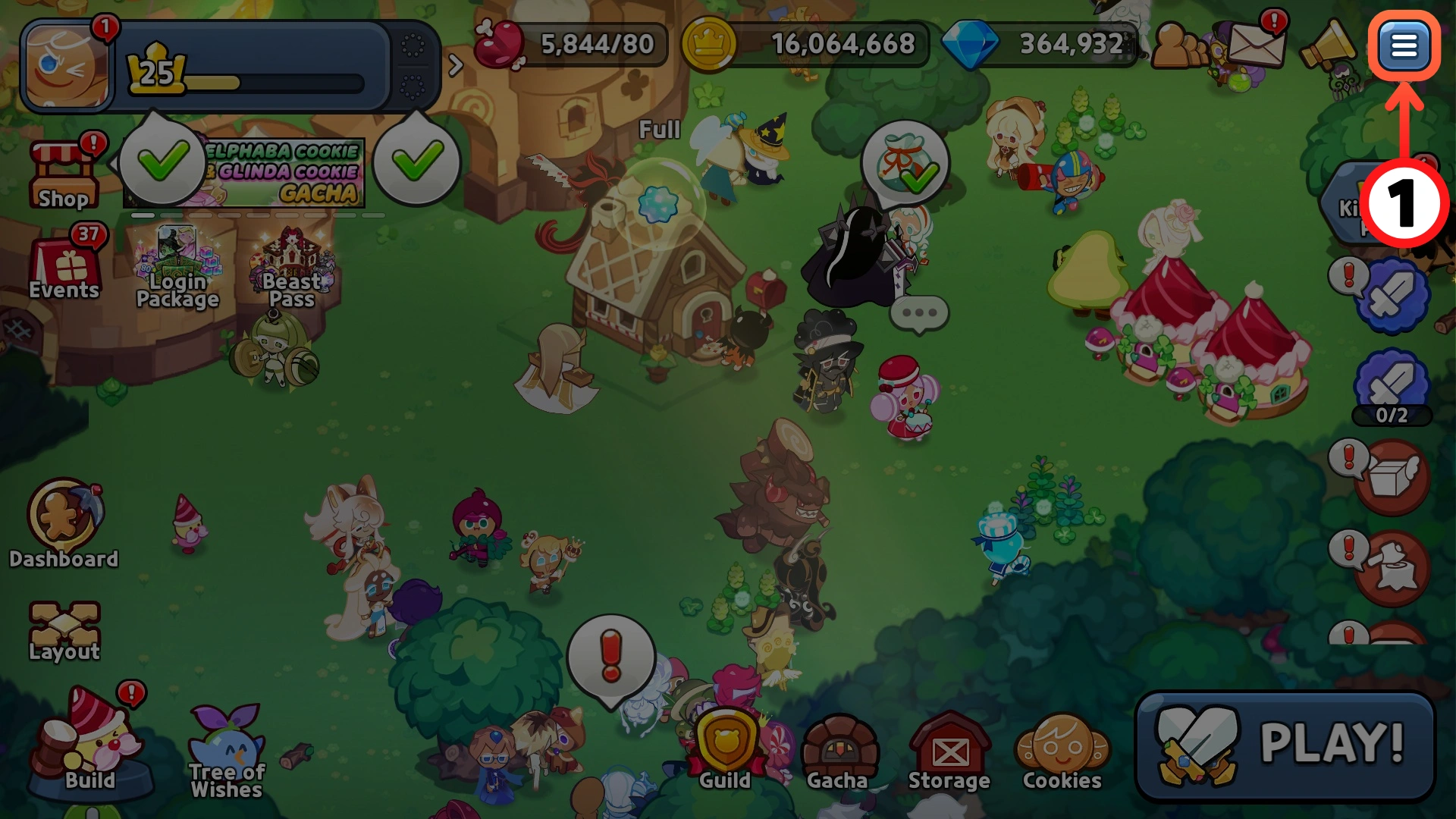The image size is (1456, 819).
Task: Open the Shop
Action: point(64,176)
